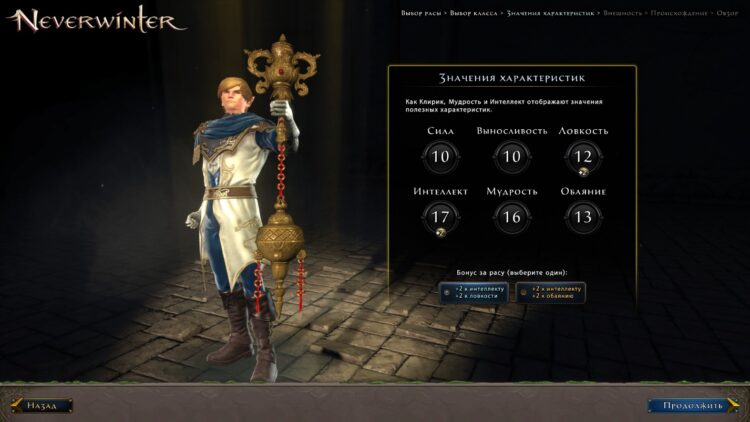Click the Выносливость stat circle showing 10
The image size is (750, 422).
[512, 156]
